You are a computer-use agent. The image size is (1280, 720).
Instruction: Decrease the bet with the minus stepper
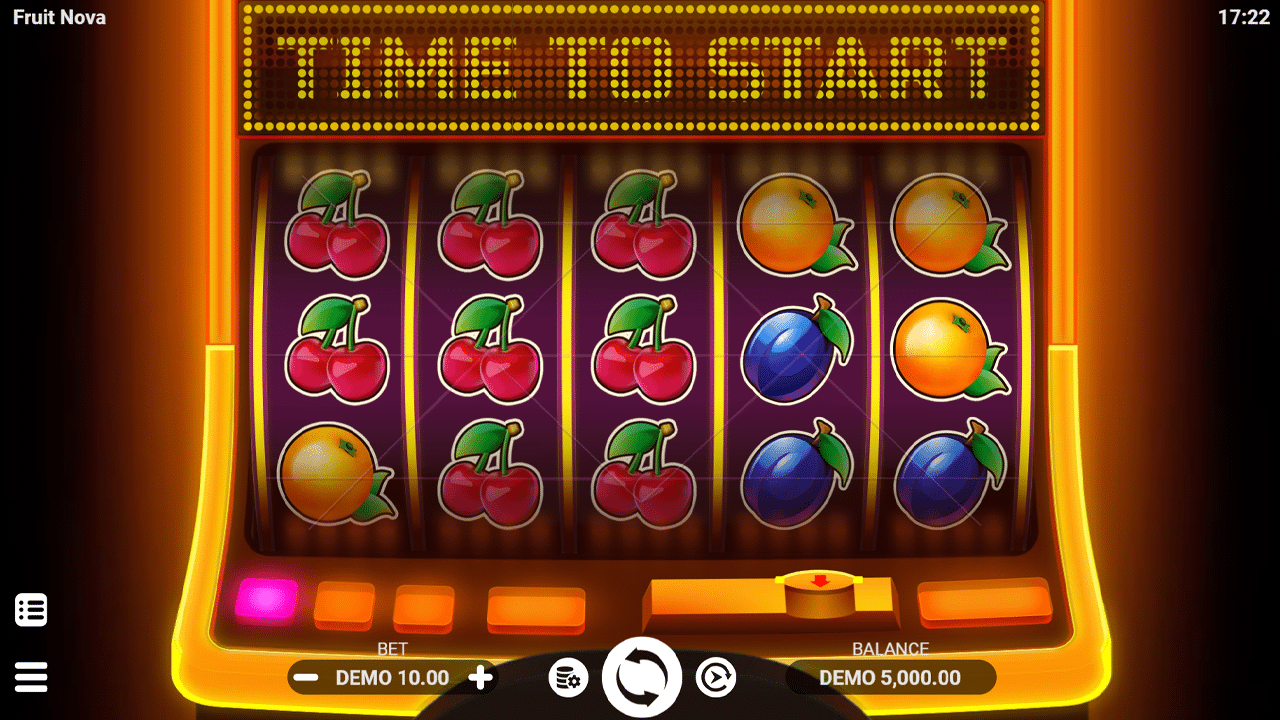coord(303,677)
